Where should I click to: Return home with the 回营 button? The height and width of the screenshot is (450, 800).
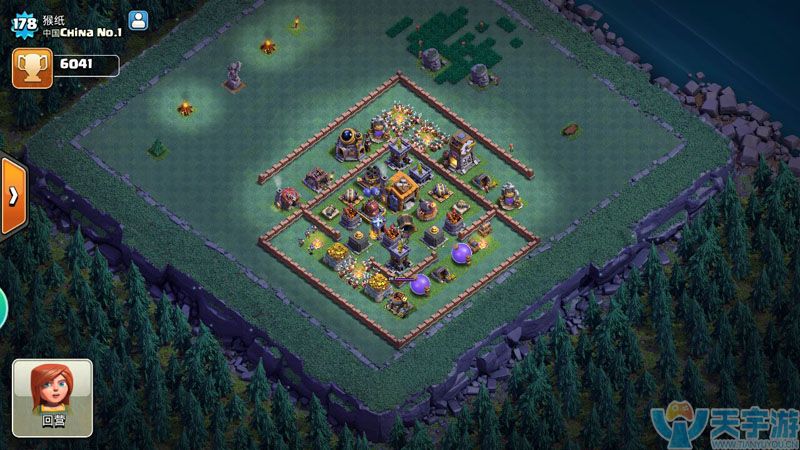[52, 397]
